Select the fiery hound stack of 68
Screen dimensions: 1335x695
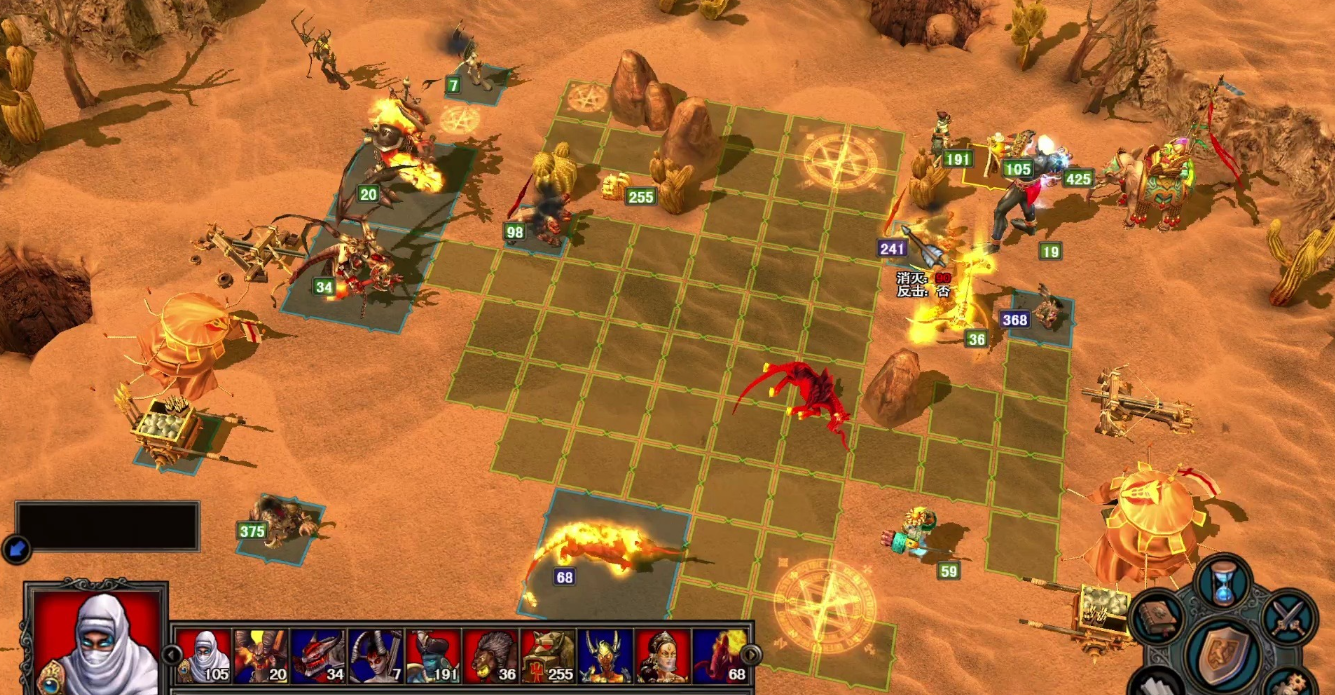(600, 548)
